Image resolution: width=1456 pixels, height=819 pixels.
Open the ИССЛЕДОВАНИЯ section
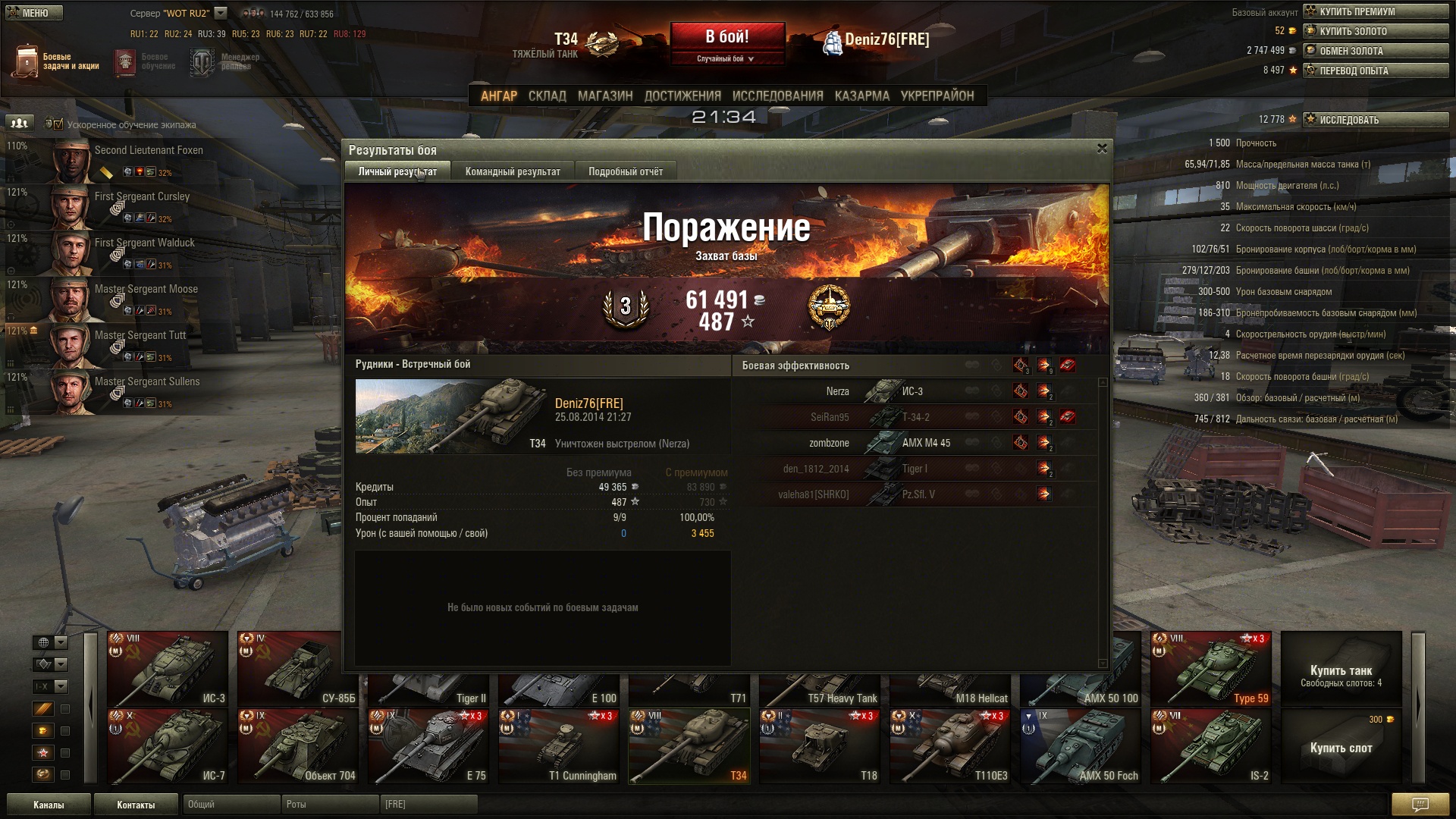pos(777,96)
